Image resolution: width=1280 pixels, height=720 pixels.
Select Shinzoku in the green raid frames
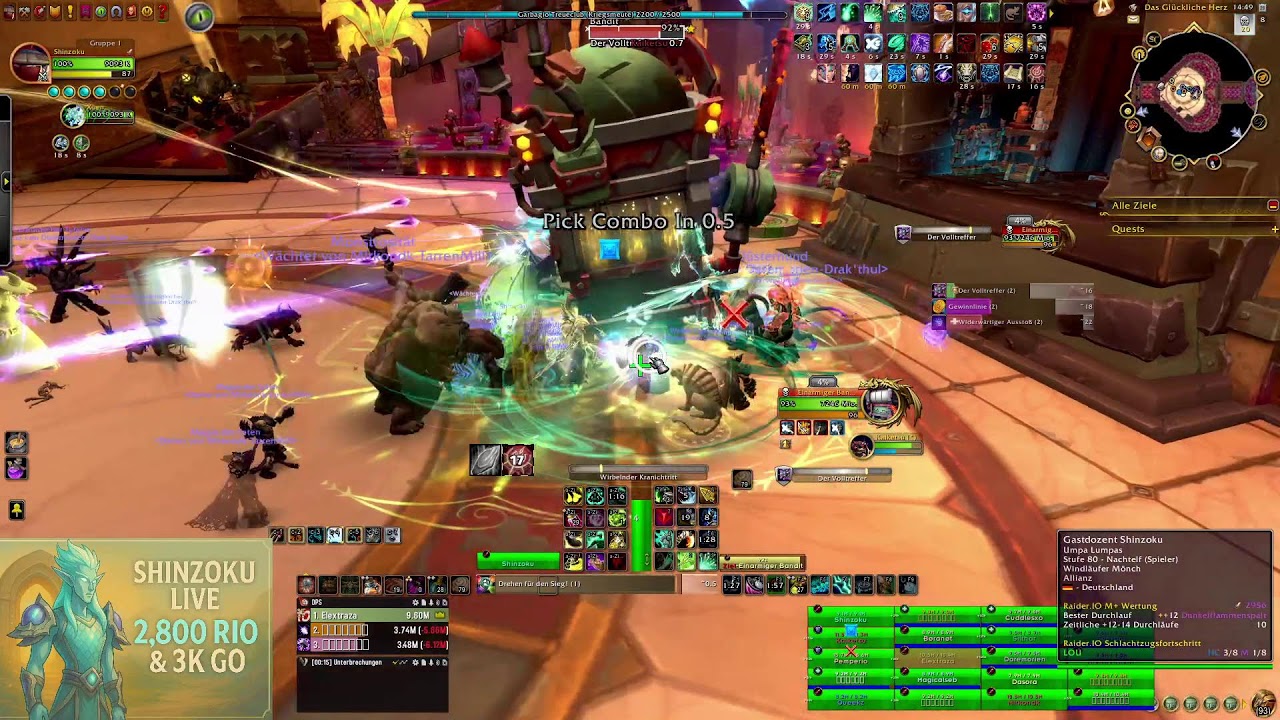pos(851,620)
